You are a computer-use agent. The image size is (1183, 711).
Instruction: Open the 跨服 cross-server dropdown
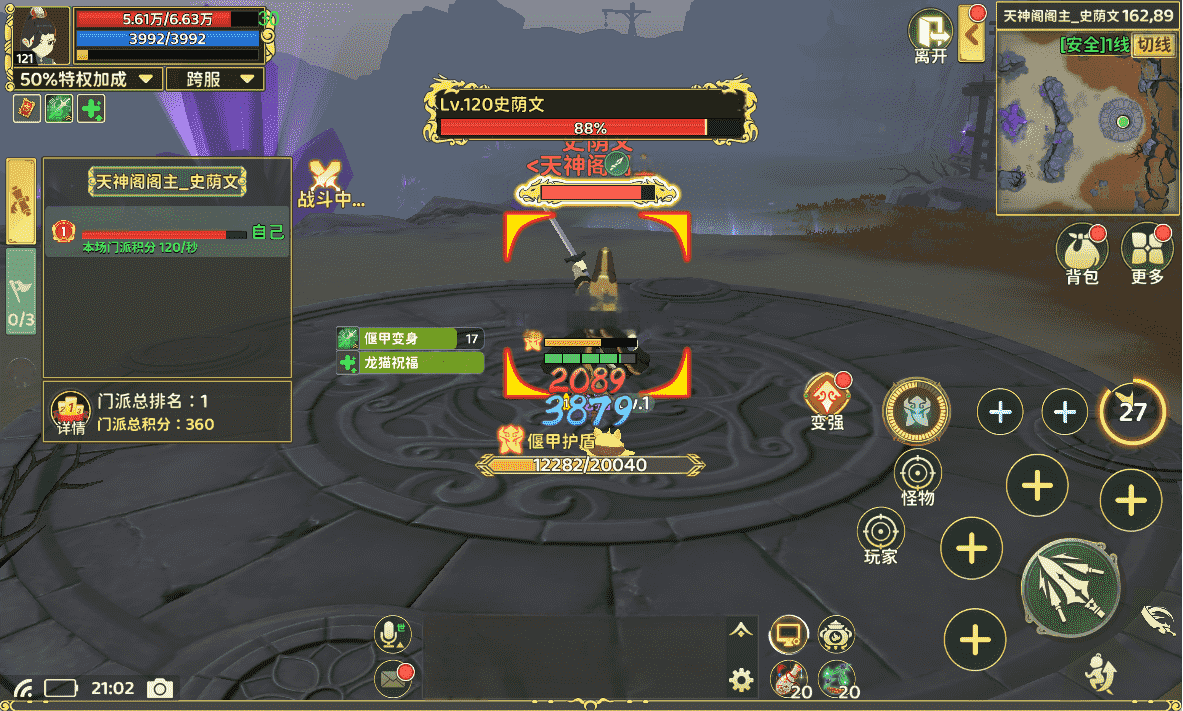pos(215,79)
